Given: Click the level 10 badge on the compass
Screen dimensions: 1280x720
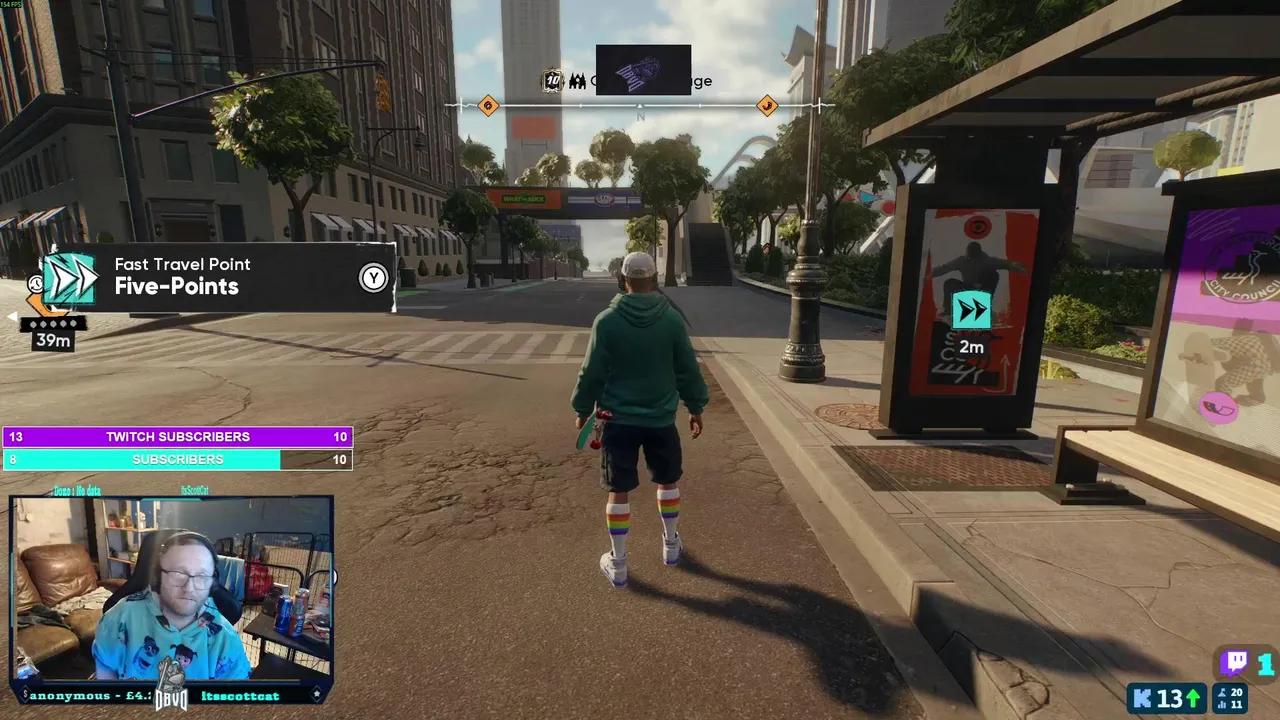Looking at the screenshot, I should click(552, 81).
